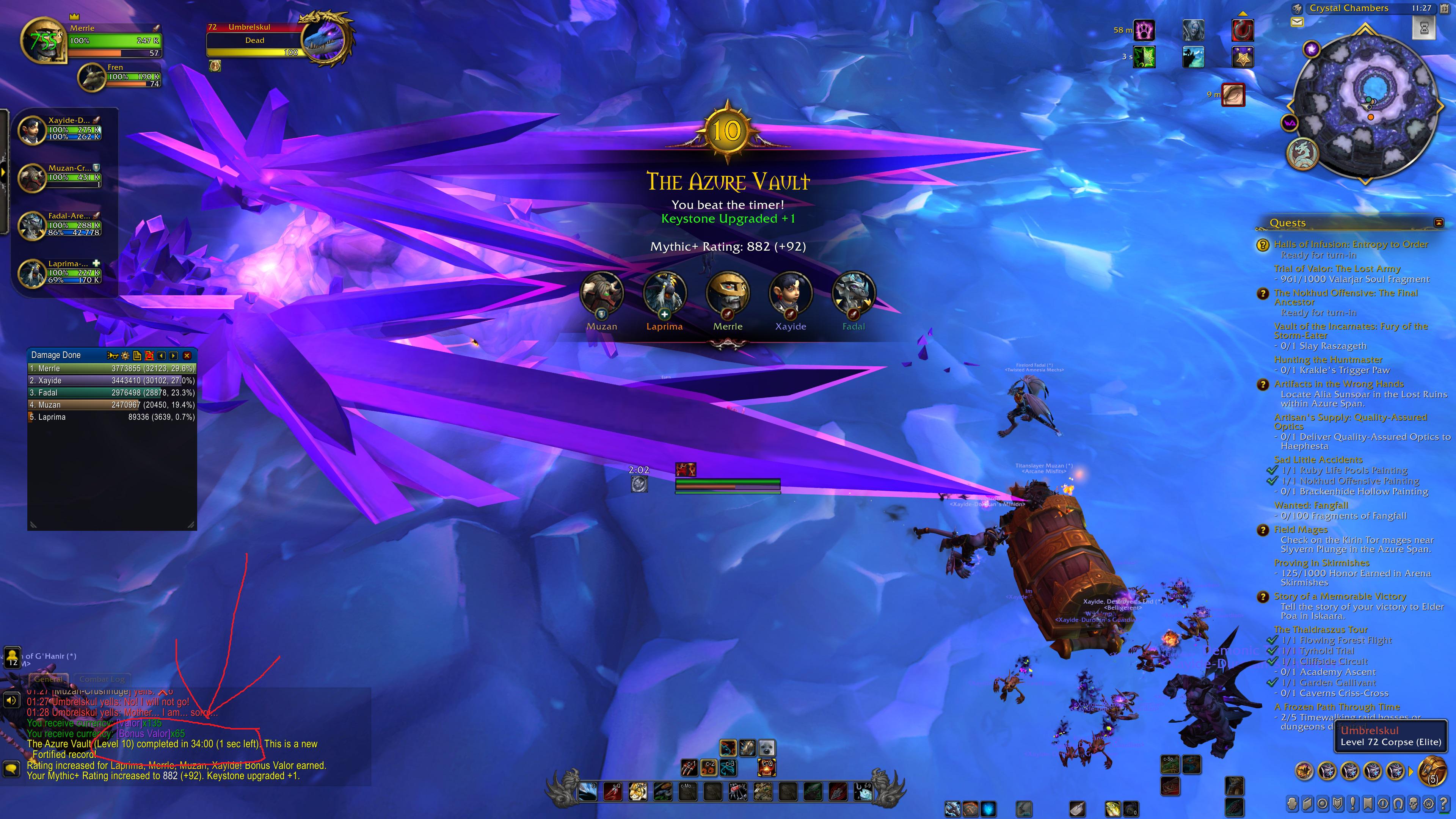Open the General chat tab
Viewport: 1456px width, 819px height.
coord(48,679)
